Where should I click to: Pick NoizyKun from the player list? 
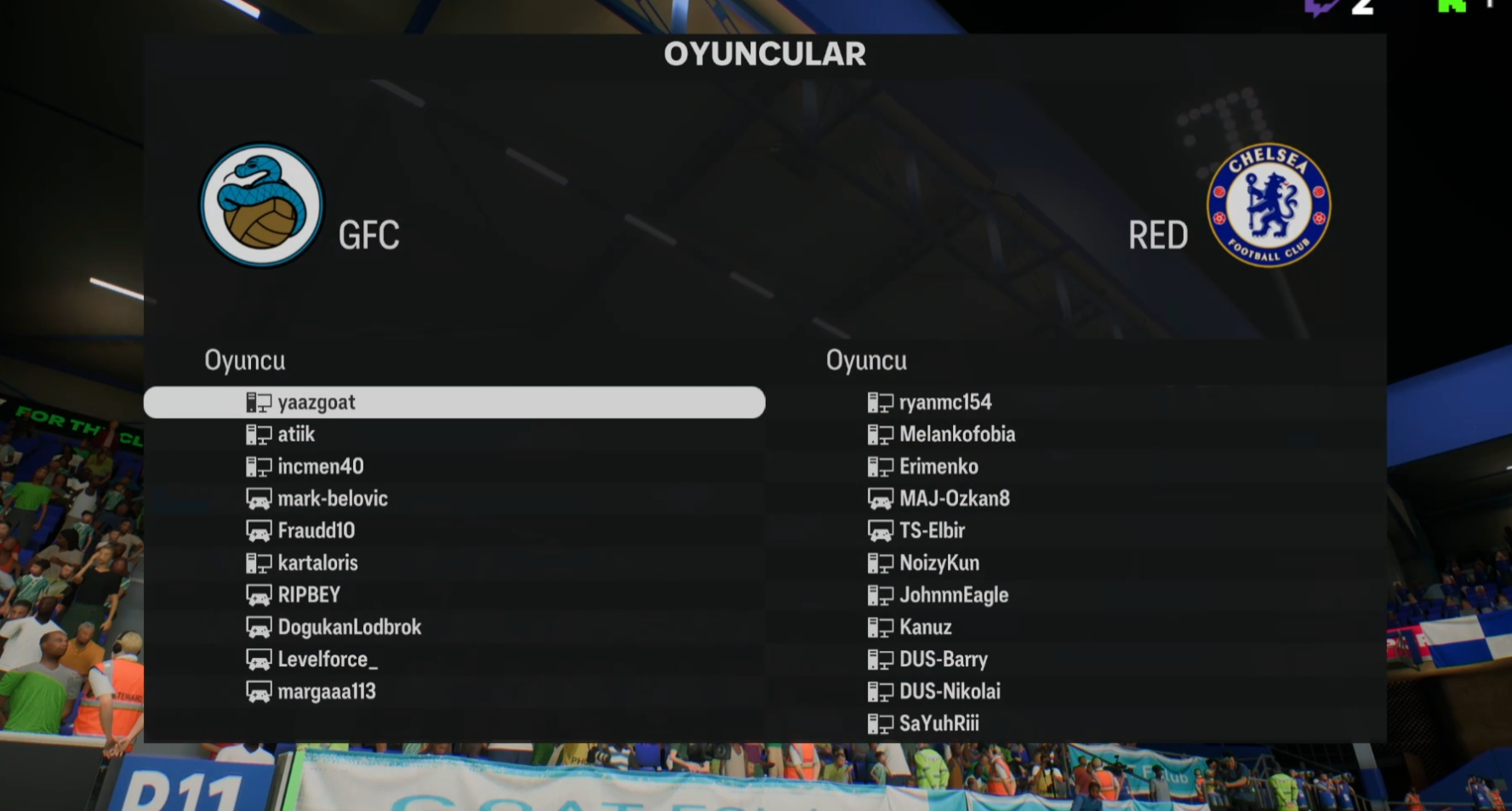click(939, 563)
